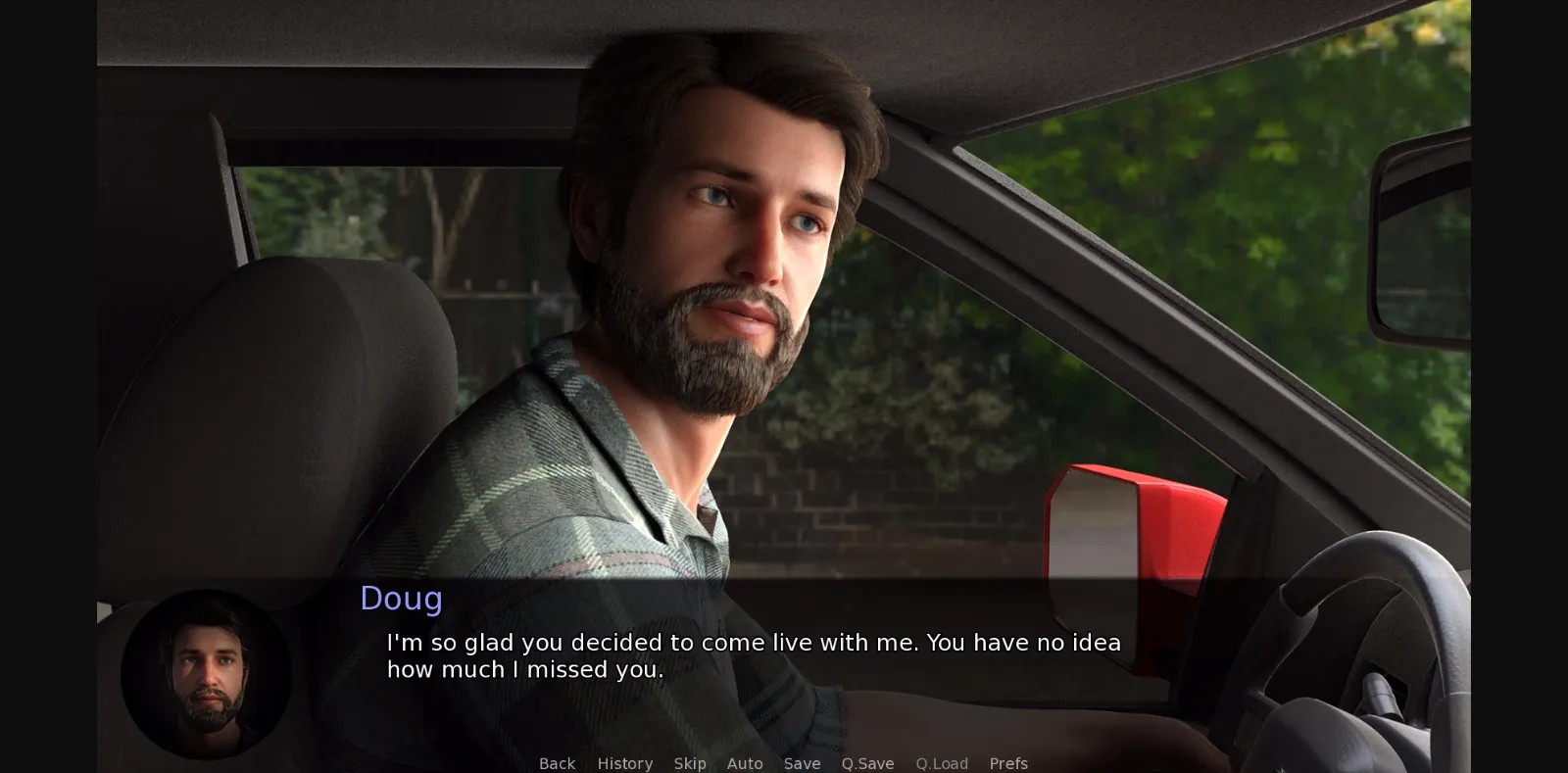Open the History screen to review past dialogue
Image resolution: width=1568 pixels, height=773 pixels.
tap(624, 763)
